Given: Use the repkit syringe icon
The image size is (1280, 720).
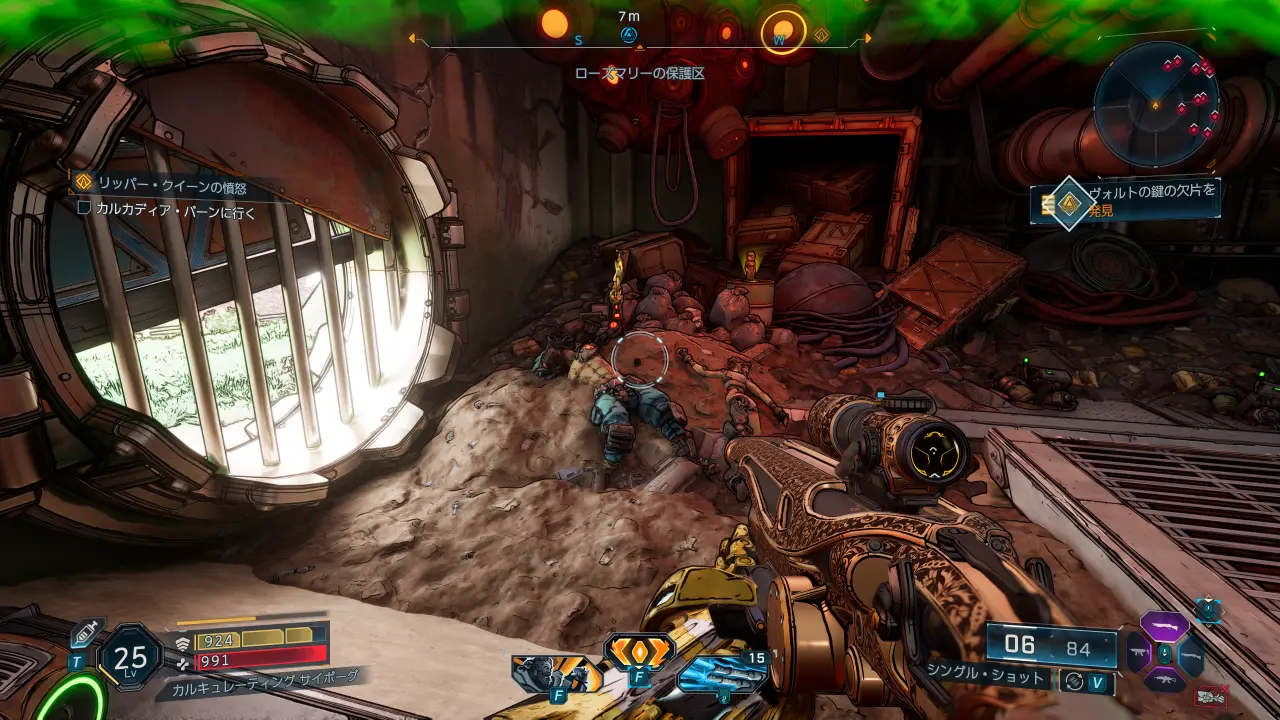Looking at the screenshot, I should tap(87, 631).
